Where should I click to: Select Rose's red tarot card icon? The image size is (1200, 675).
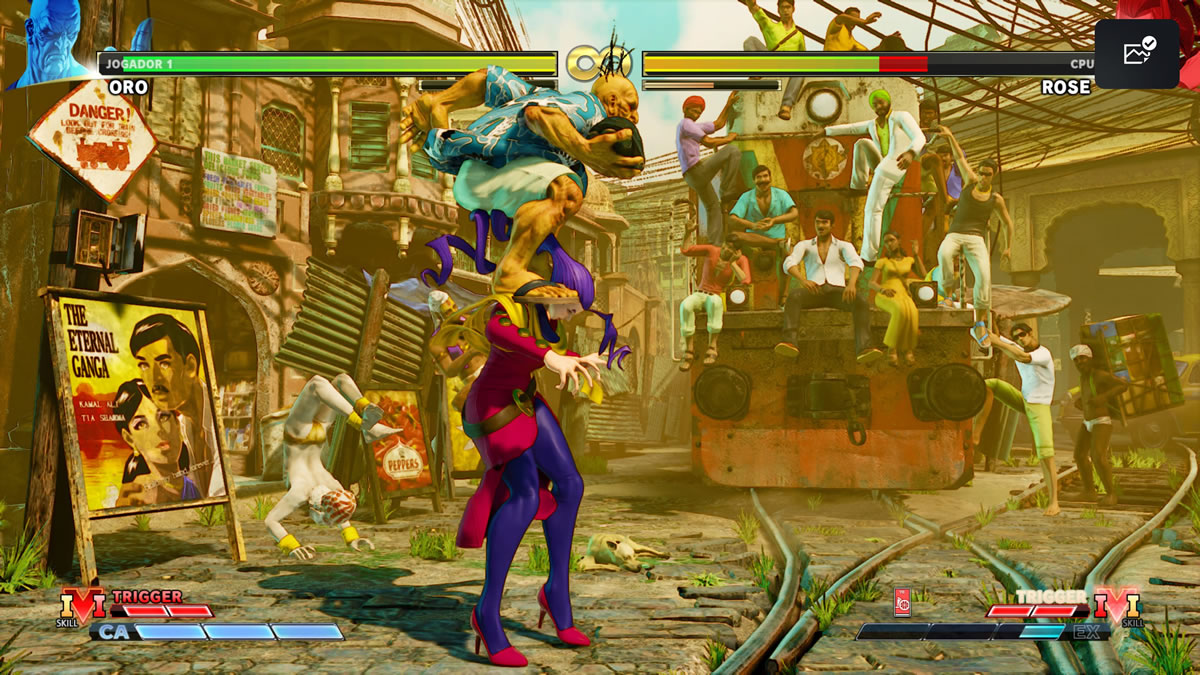(902, 603)
